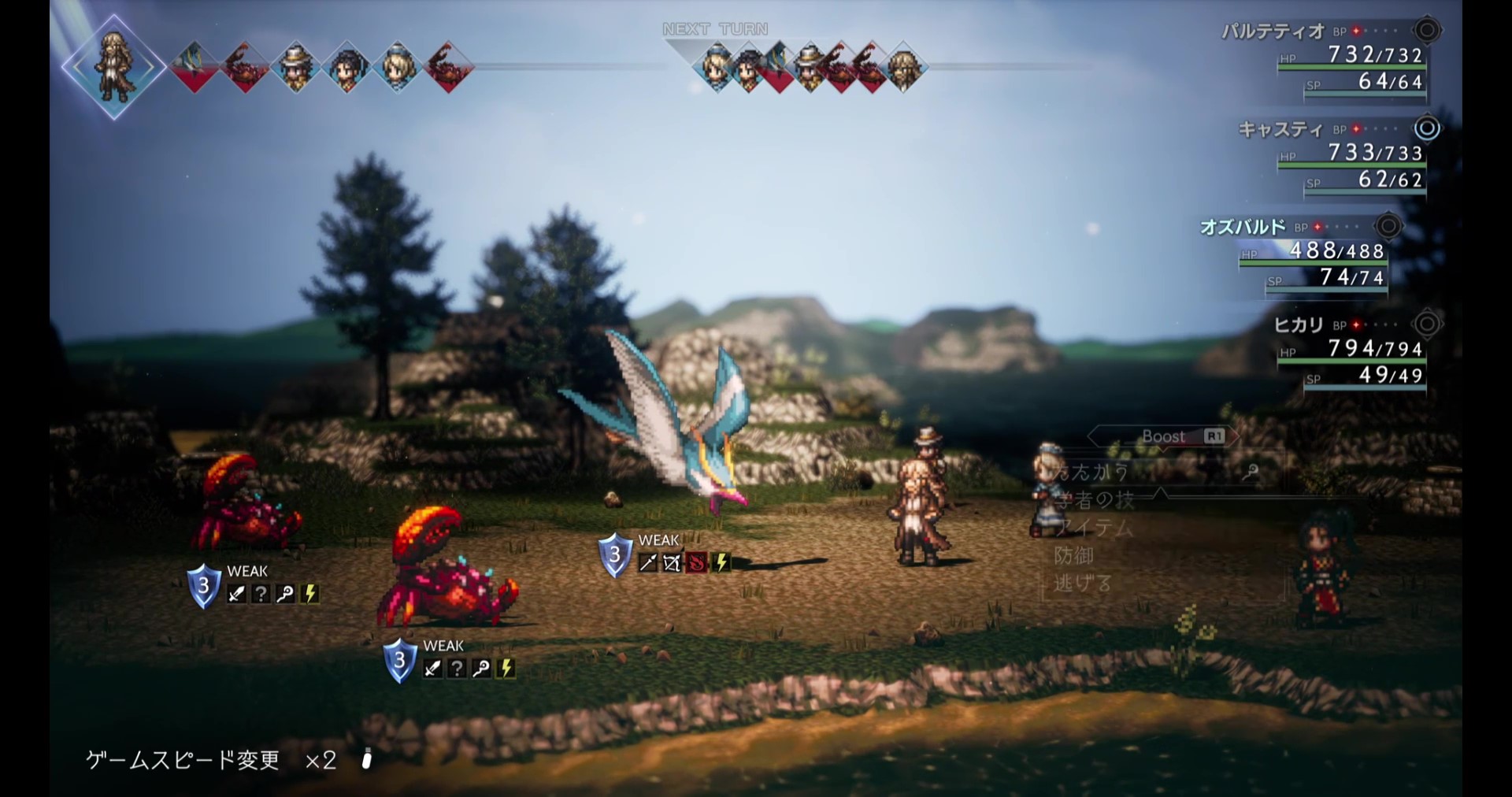Viewport: 1512px width, 797px height.
Task: Choose the 逃げる flee command
Action: point(1083,584)
